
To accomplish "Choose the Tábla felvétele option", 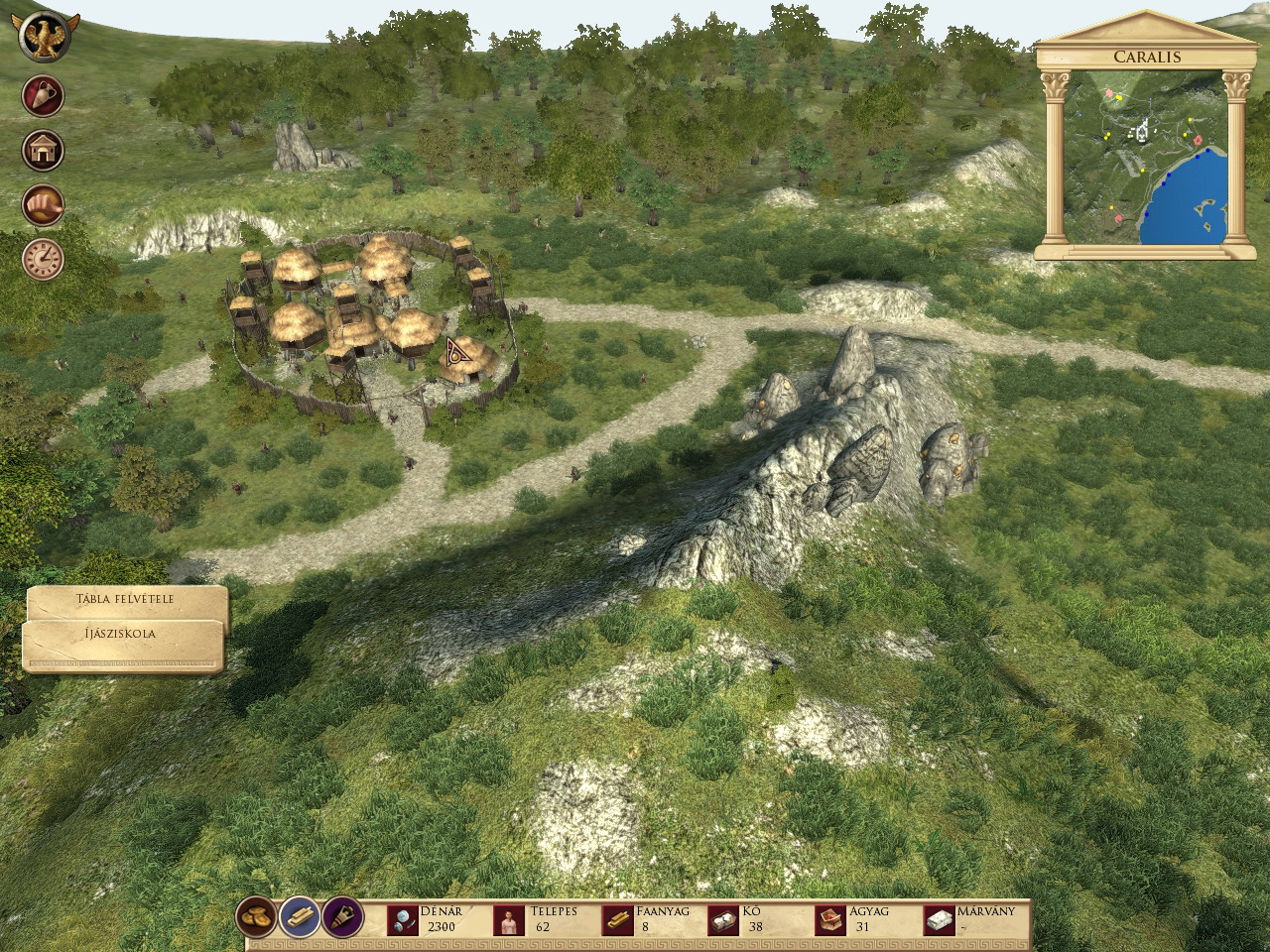I will [x=125, y=601].
